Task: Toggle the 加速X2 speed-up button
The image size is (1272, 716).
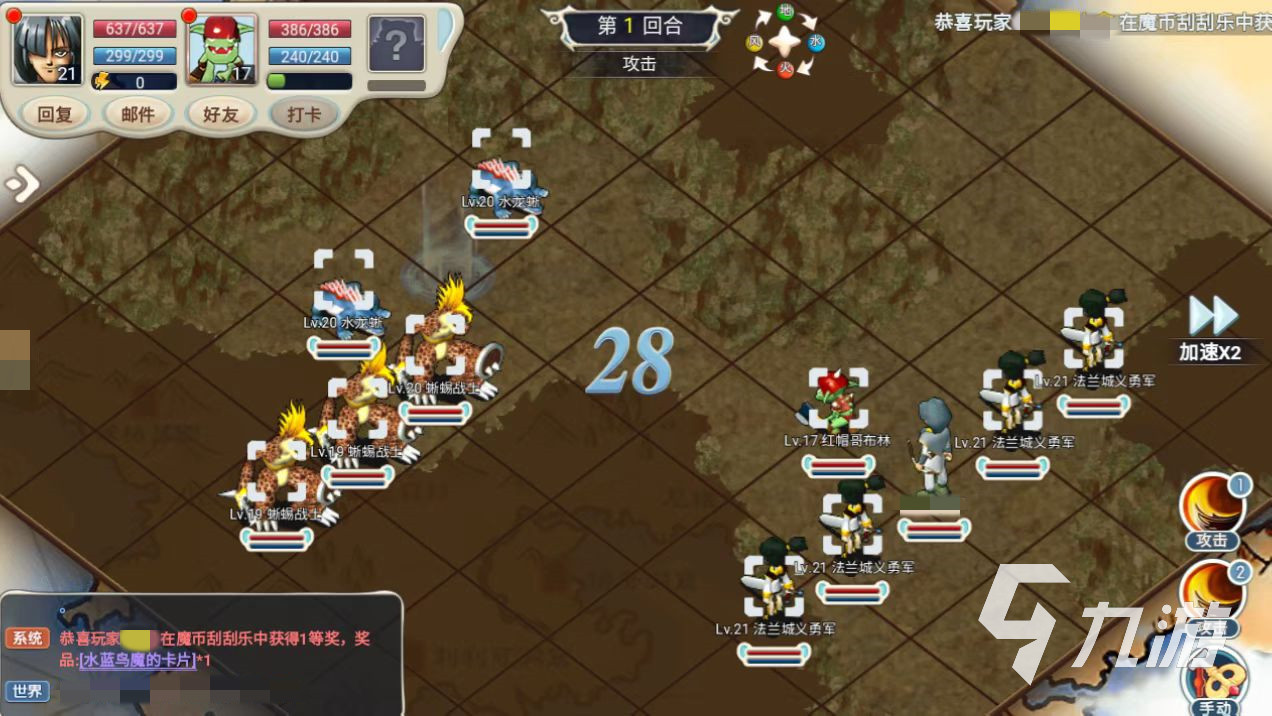Action: coord(1212,328)
